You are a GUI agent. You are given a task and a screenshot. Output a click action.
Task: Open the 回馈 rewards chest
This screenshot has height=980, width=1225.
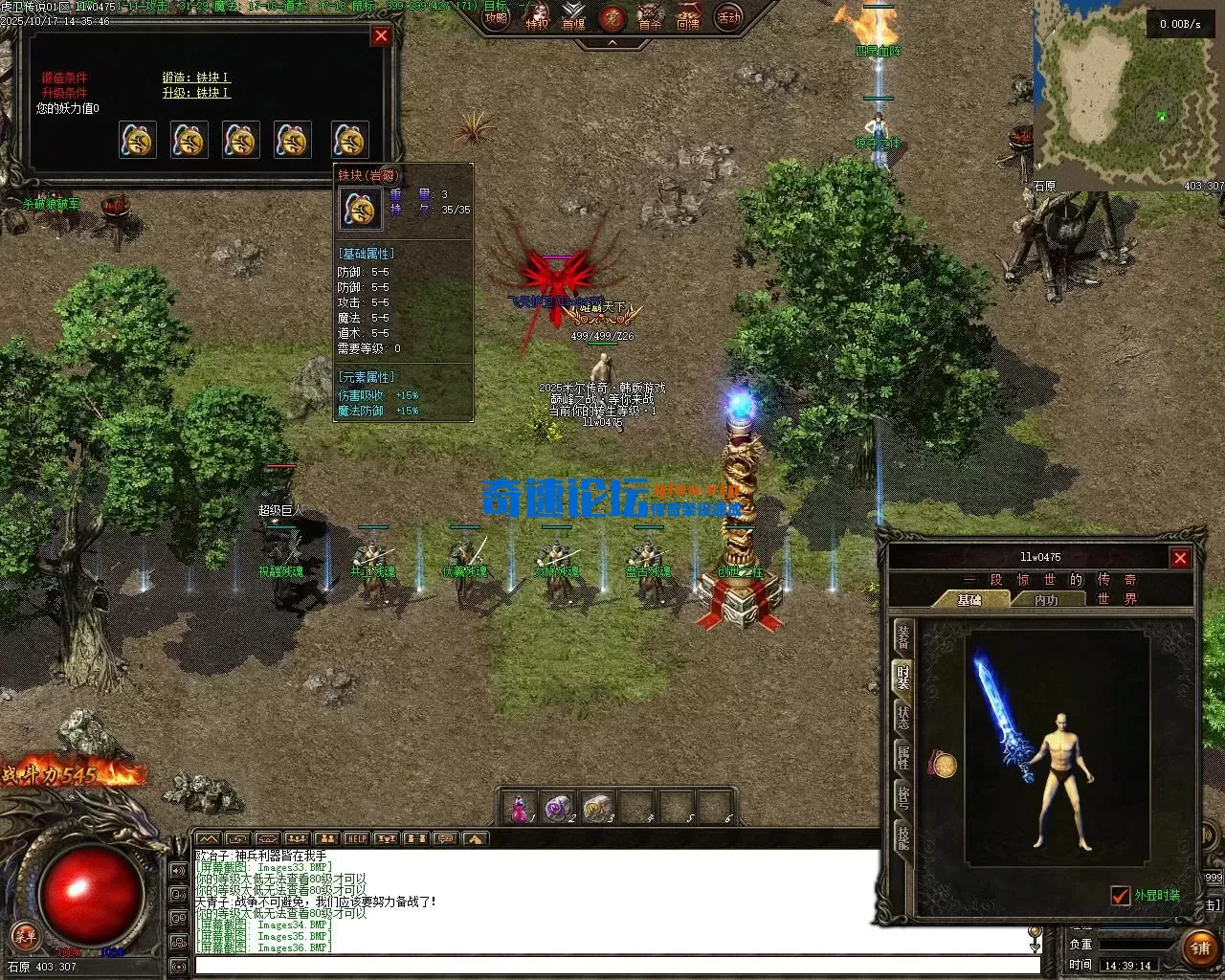689,17
